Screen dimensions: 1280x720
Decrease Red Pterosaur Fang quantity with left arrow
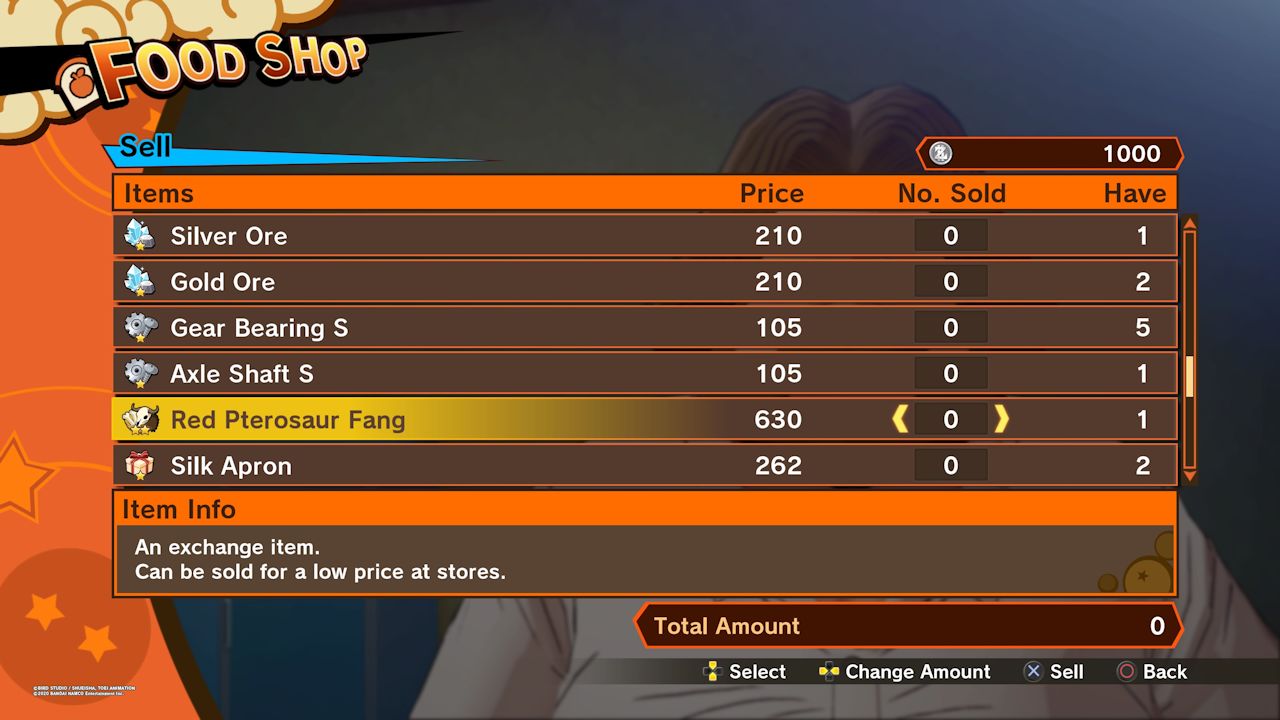900,419
